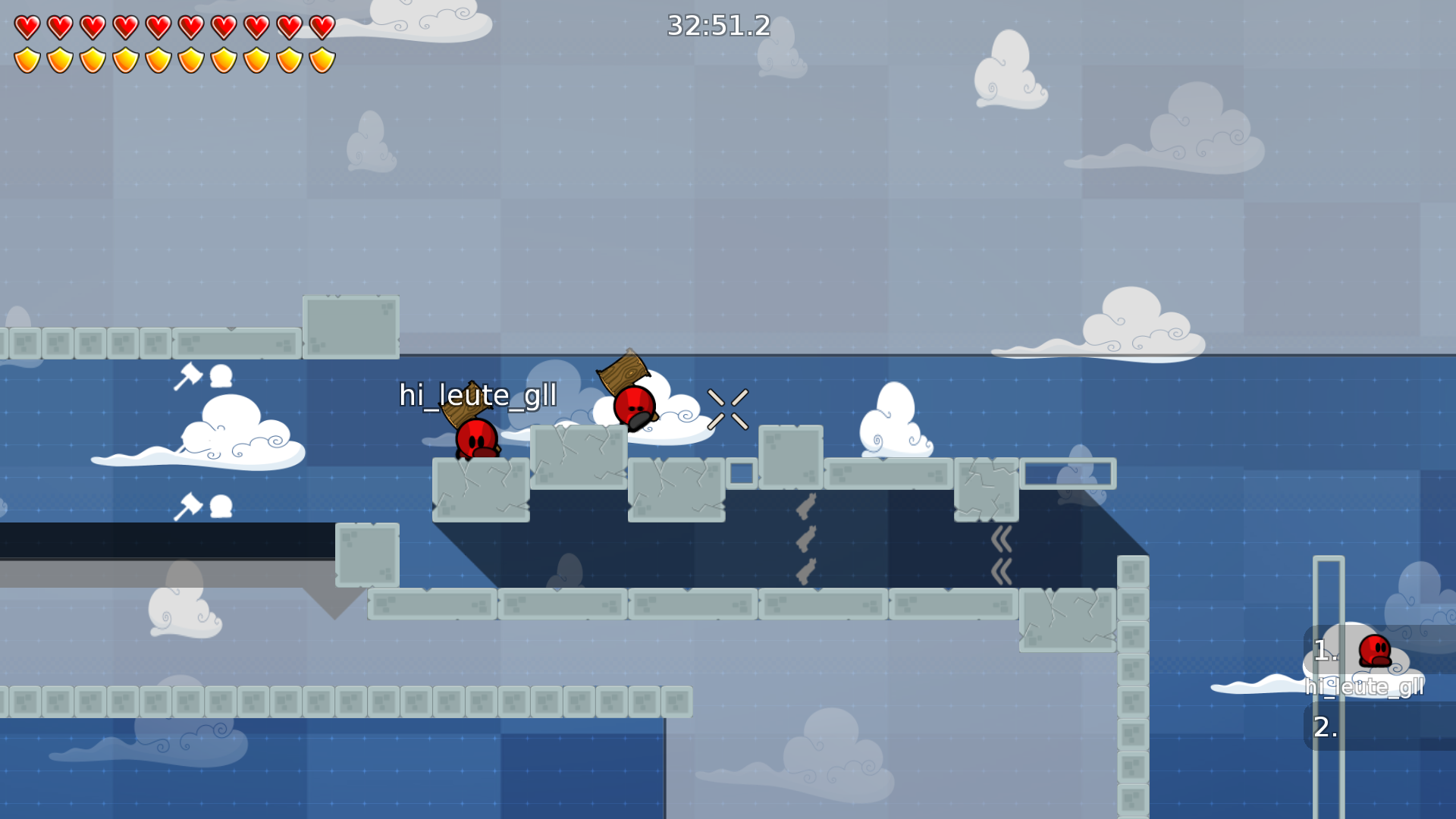
Task: Click the player name label hi_leute_gll
Action: pos(478,395)
